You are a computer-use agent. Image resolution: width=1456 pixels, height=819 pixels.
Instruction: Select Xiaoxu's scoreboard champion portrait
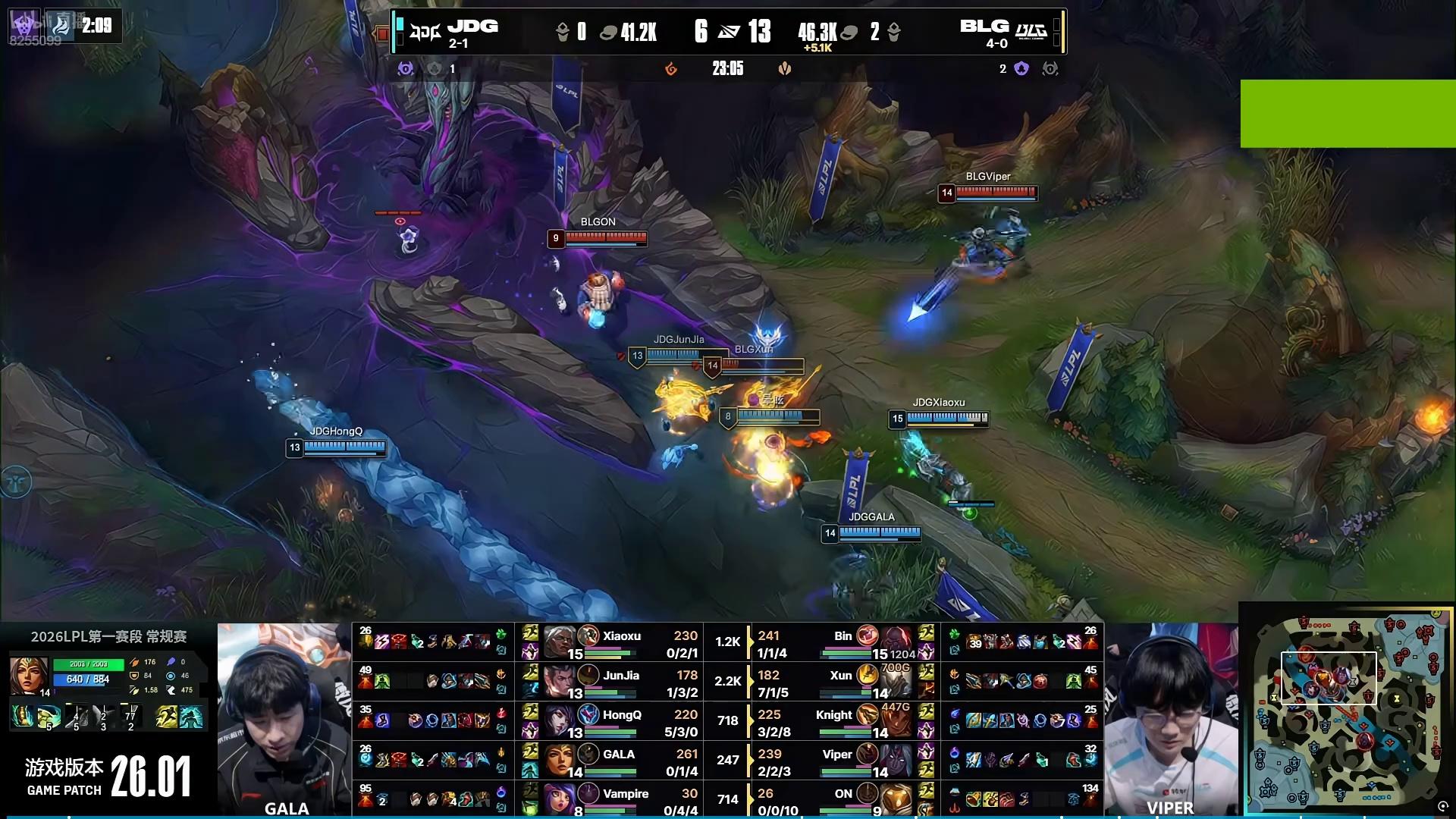pyautogui.click(x=560, y=642)
